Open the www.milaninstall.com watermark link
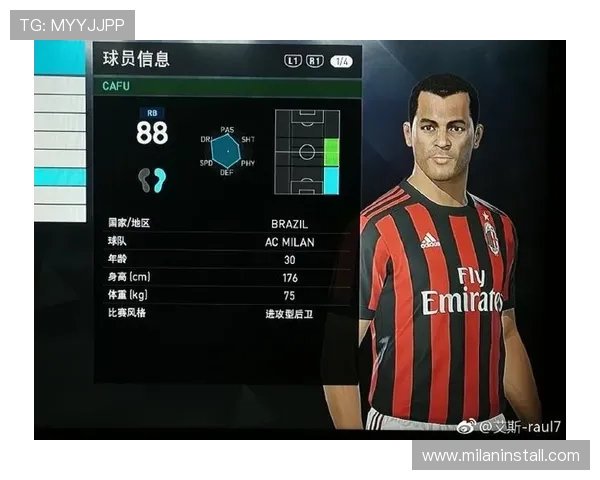 500,456
